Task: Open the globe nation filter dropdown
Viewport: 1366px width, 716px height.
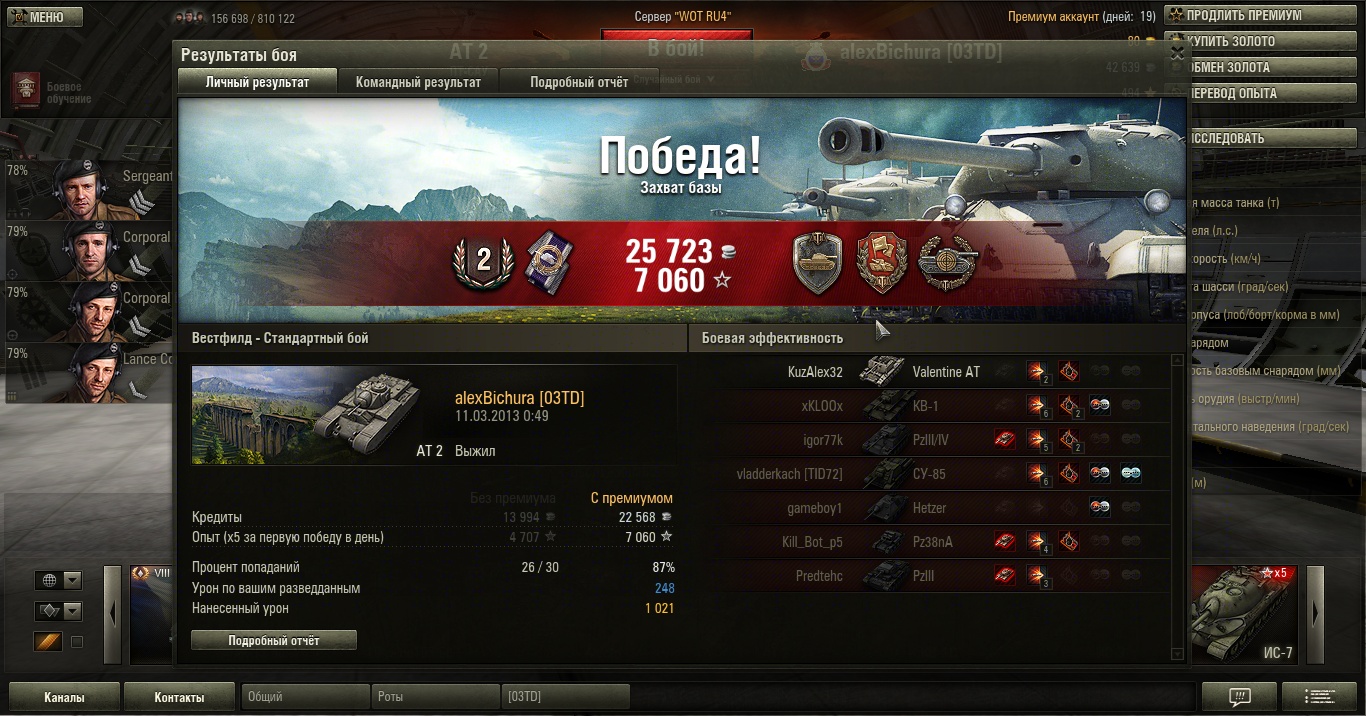Action: pyautogui.click(x=59, y=581)
